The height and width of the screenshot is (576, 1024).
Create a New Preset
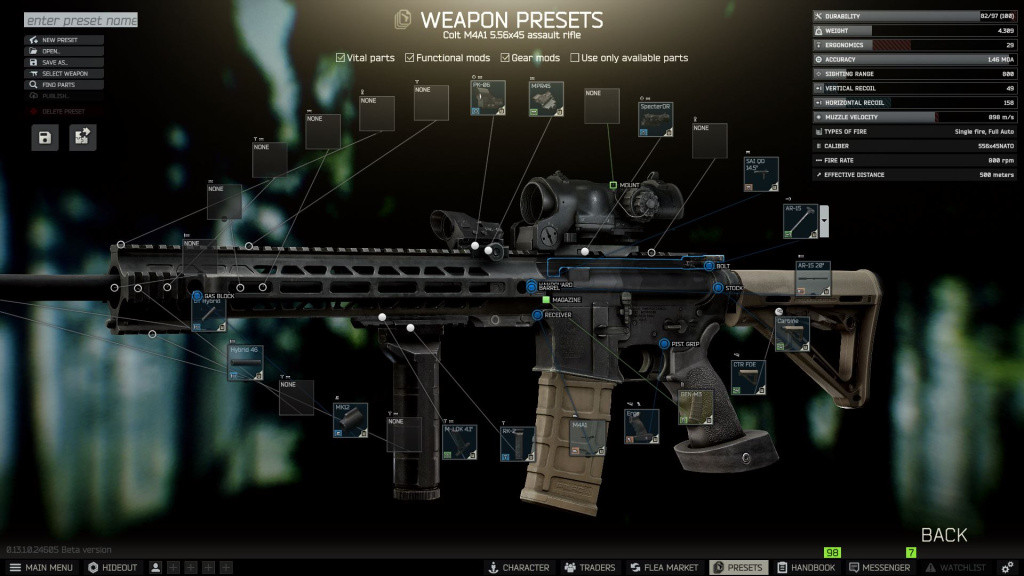click(64, 40)
